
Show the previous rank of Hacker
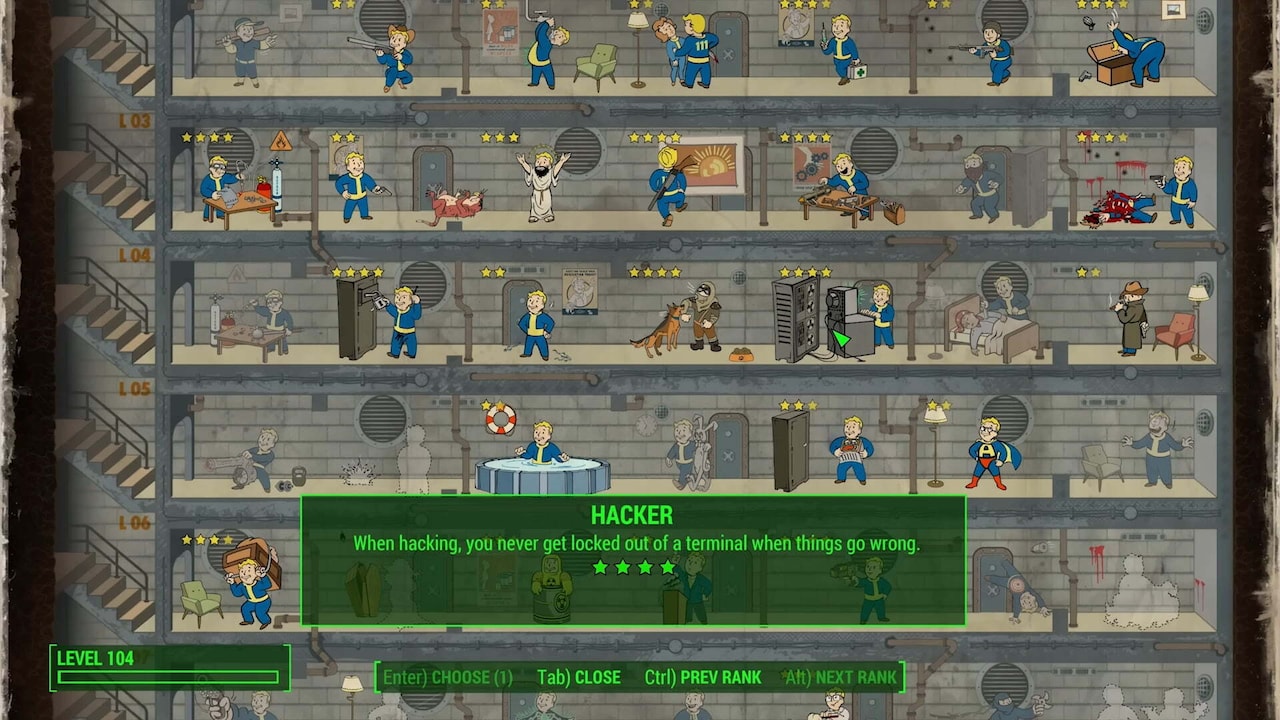(702, 677)
